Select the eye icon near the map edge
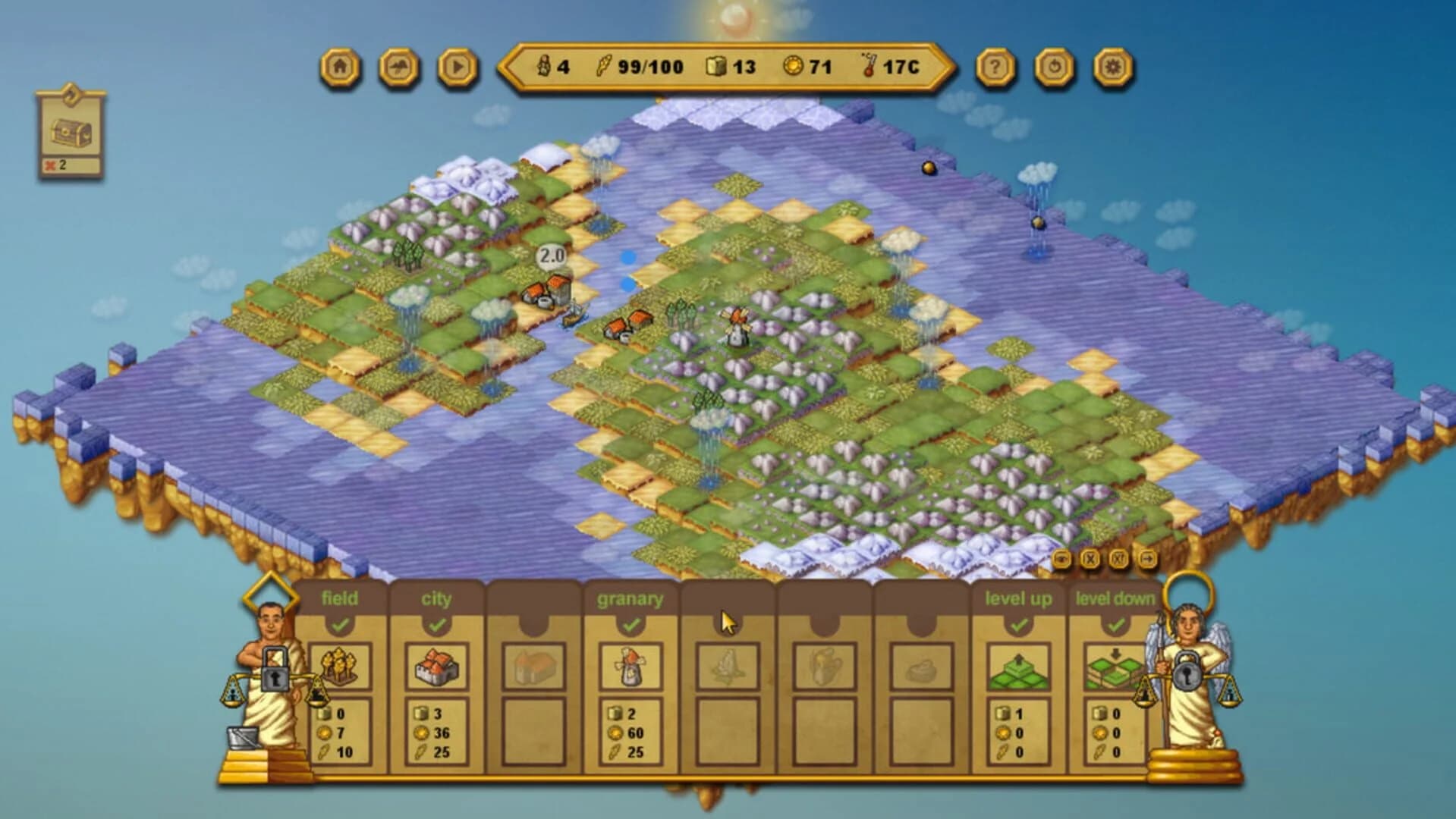The height and width of the screenshot is (819, 1456). (1062, 559)
